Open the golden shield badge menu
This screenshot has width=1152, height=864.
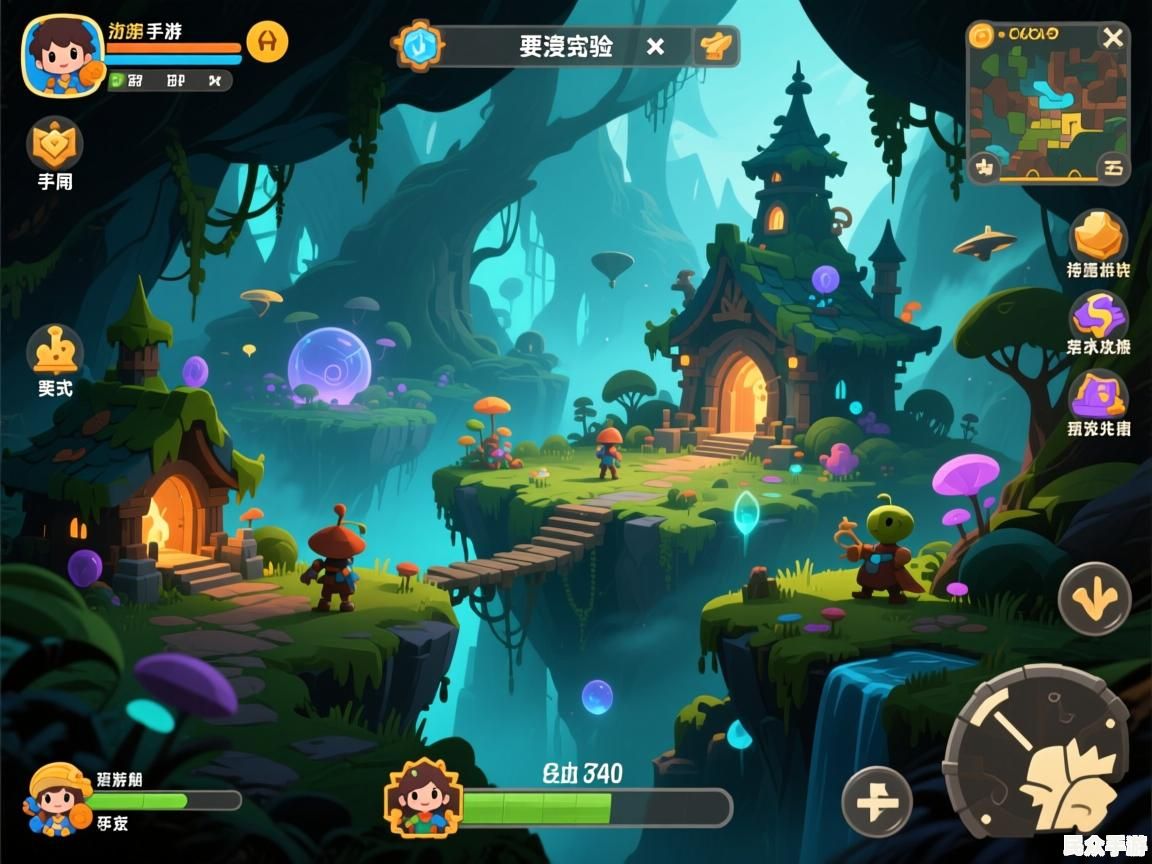click(54, 144)
